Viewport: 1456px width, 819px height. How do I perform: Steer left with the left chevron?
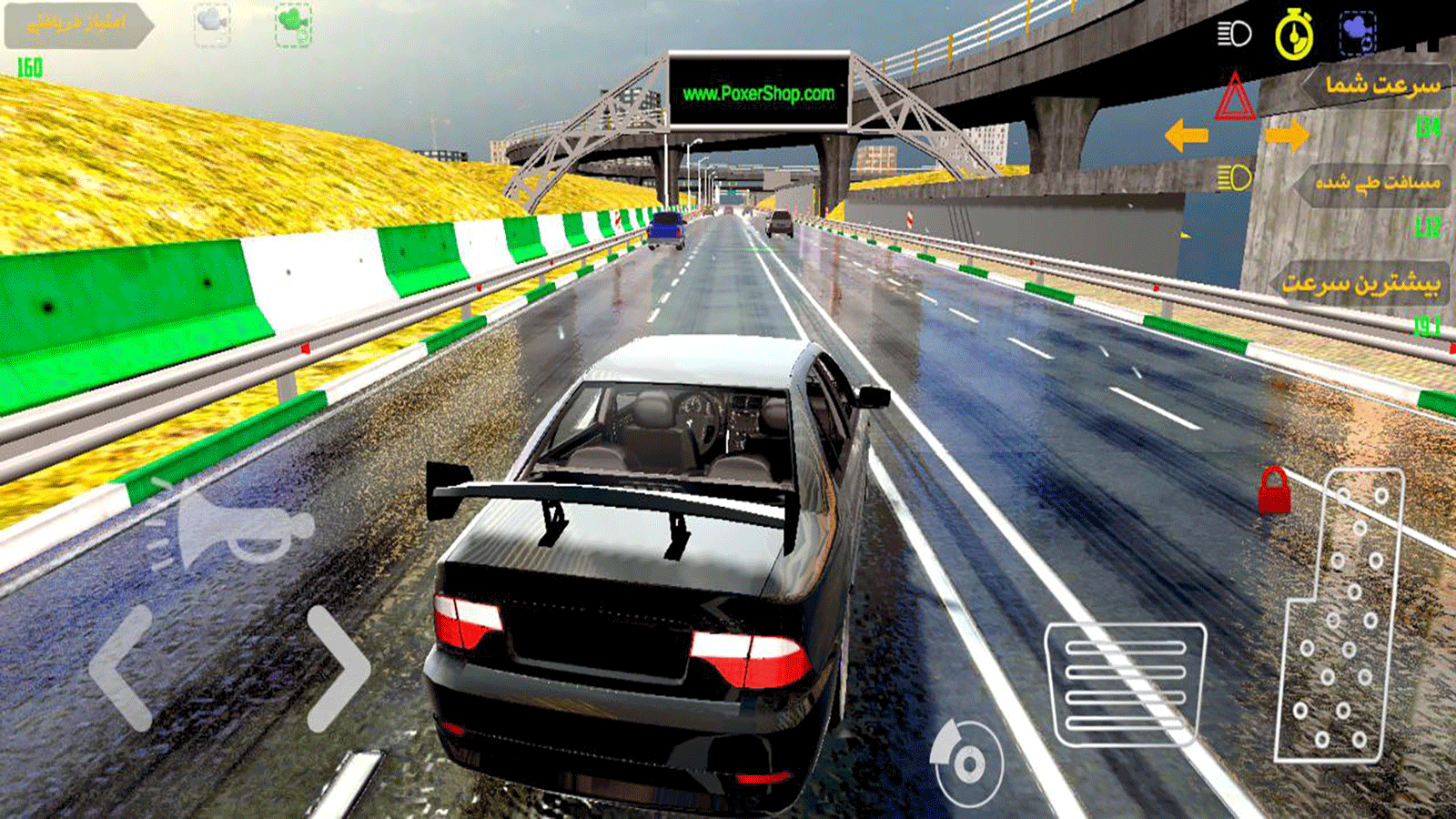coord(123,669)
